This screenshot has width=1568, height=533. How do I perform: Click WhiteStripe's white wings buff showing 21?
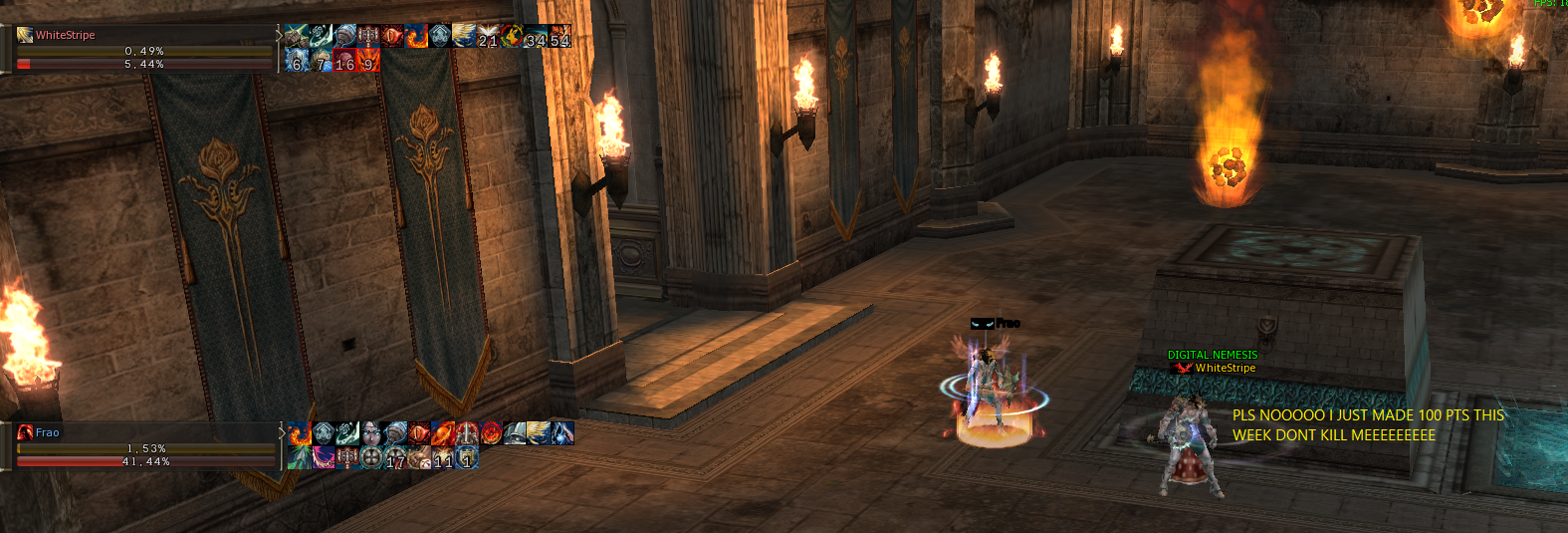point(488,36)
